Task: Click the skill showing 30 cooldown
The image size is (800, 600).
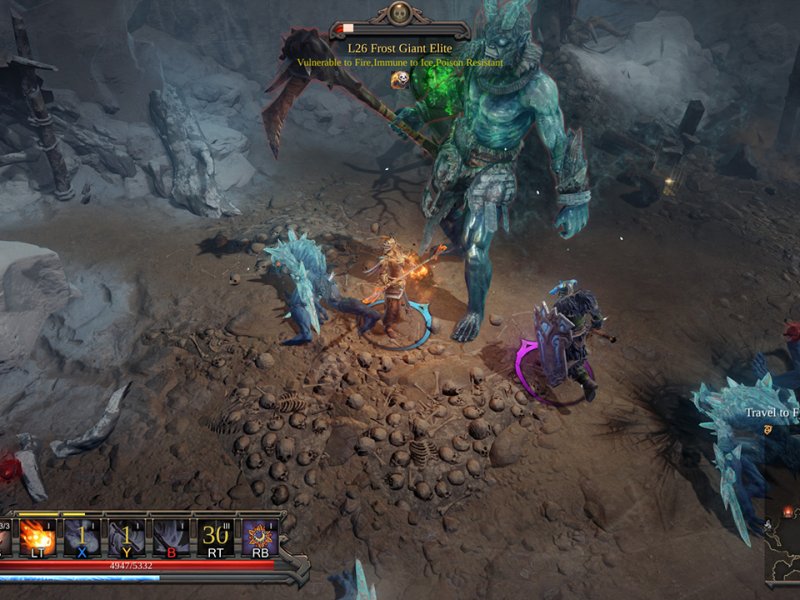Action: (x=214, y=536)
